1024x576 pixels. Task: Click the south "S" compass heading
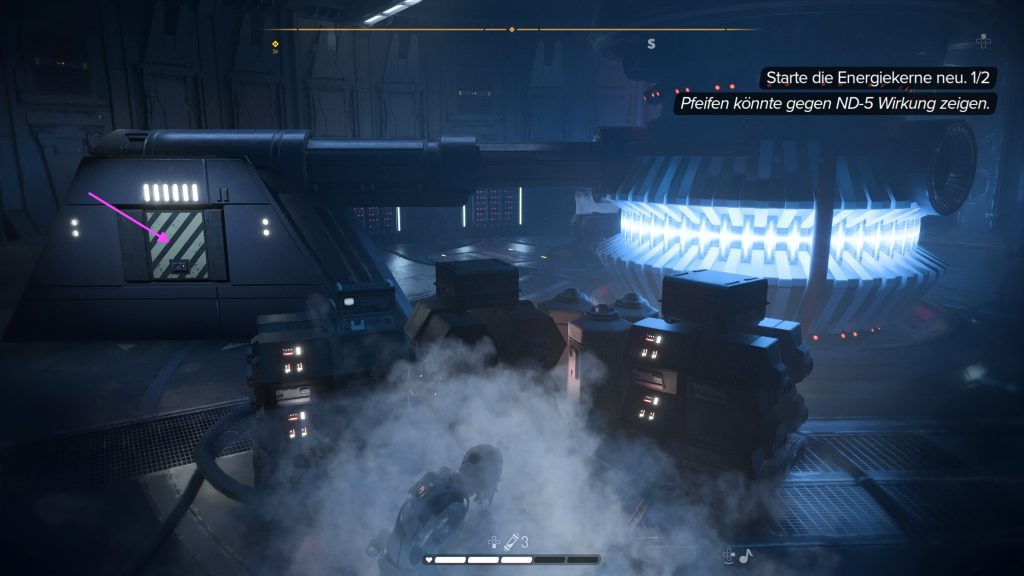[x=652, y=43]
